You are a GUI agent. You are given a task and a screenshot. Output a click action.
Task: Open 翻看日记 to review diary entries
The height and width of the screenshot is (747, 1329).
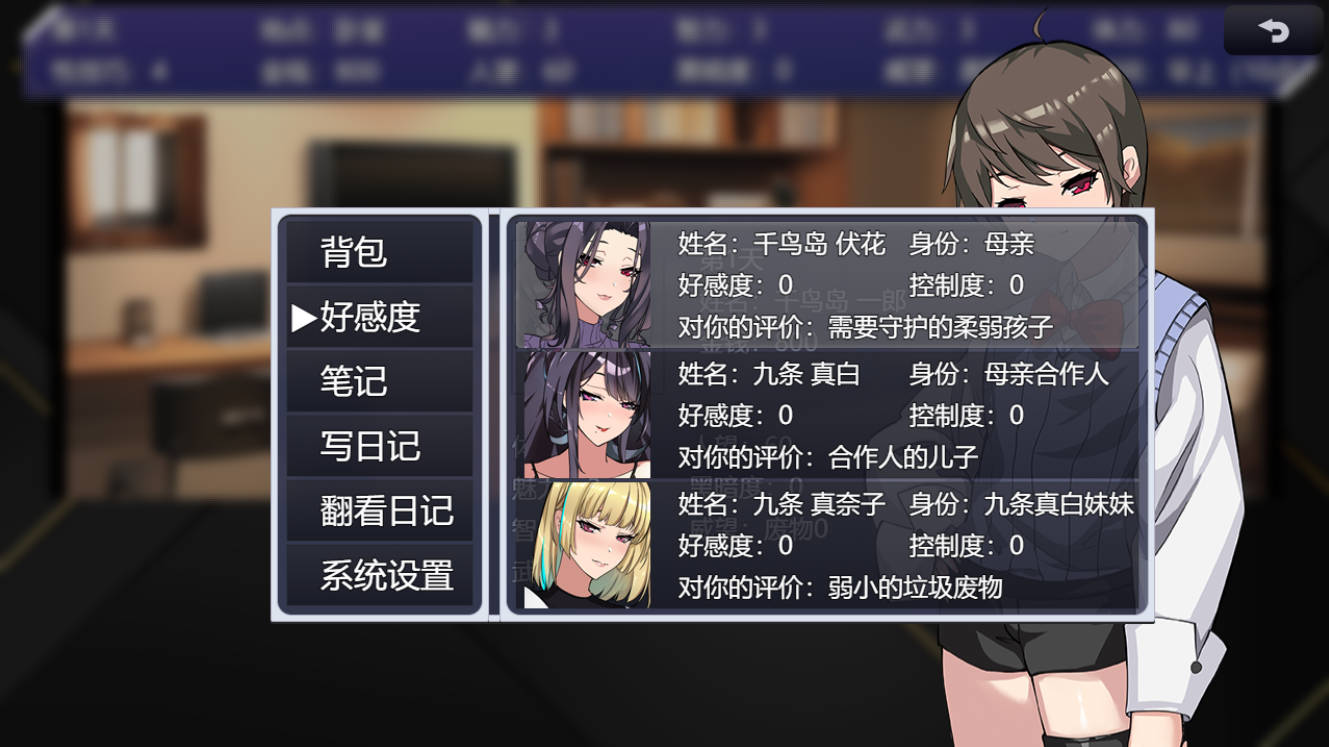pos(380,511)
